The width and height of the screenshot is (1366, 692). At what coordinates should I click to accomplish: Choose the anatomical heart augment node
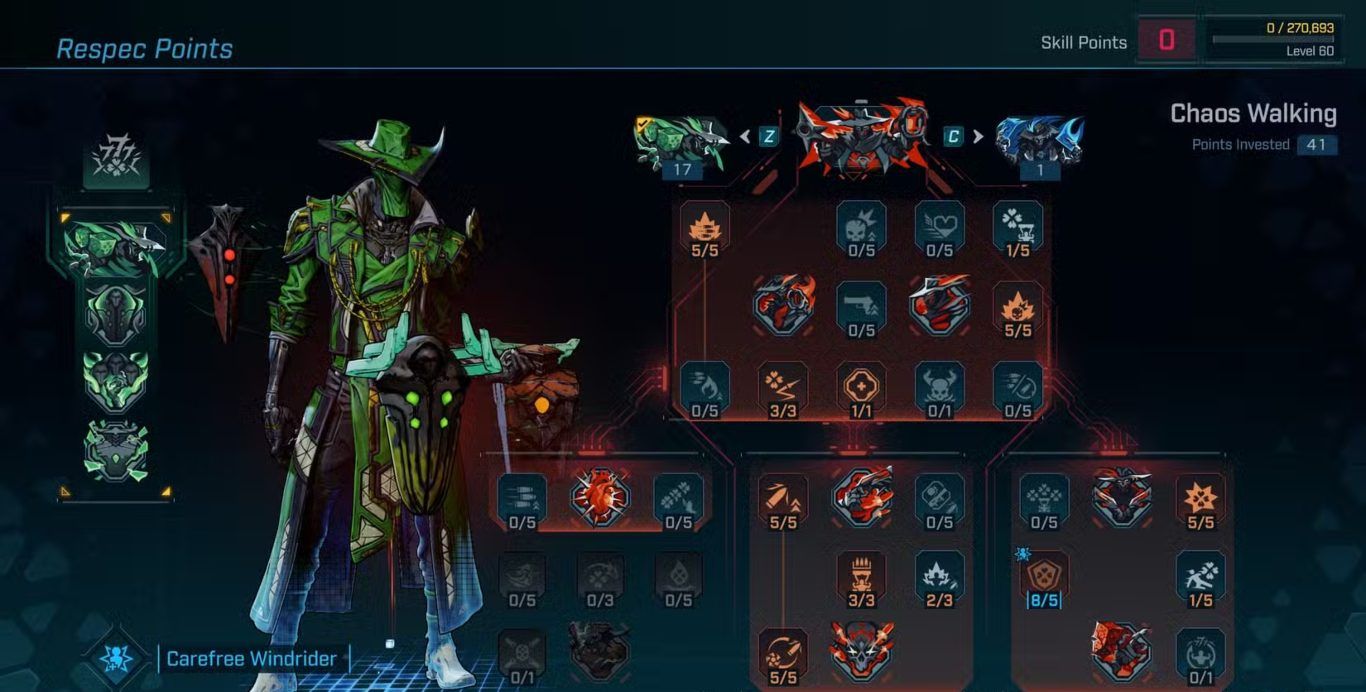point(600,497)
